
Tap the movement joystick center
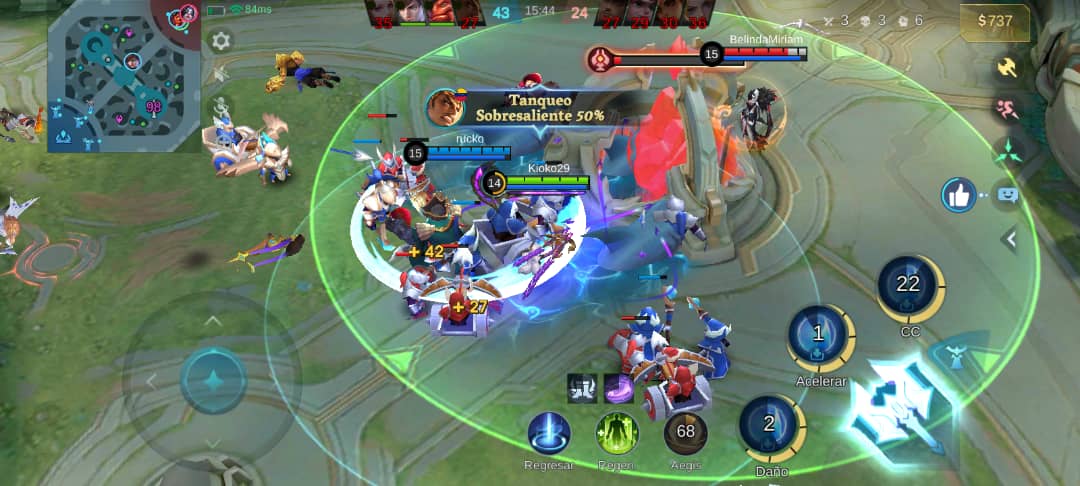click(x=213, y=381)
